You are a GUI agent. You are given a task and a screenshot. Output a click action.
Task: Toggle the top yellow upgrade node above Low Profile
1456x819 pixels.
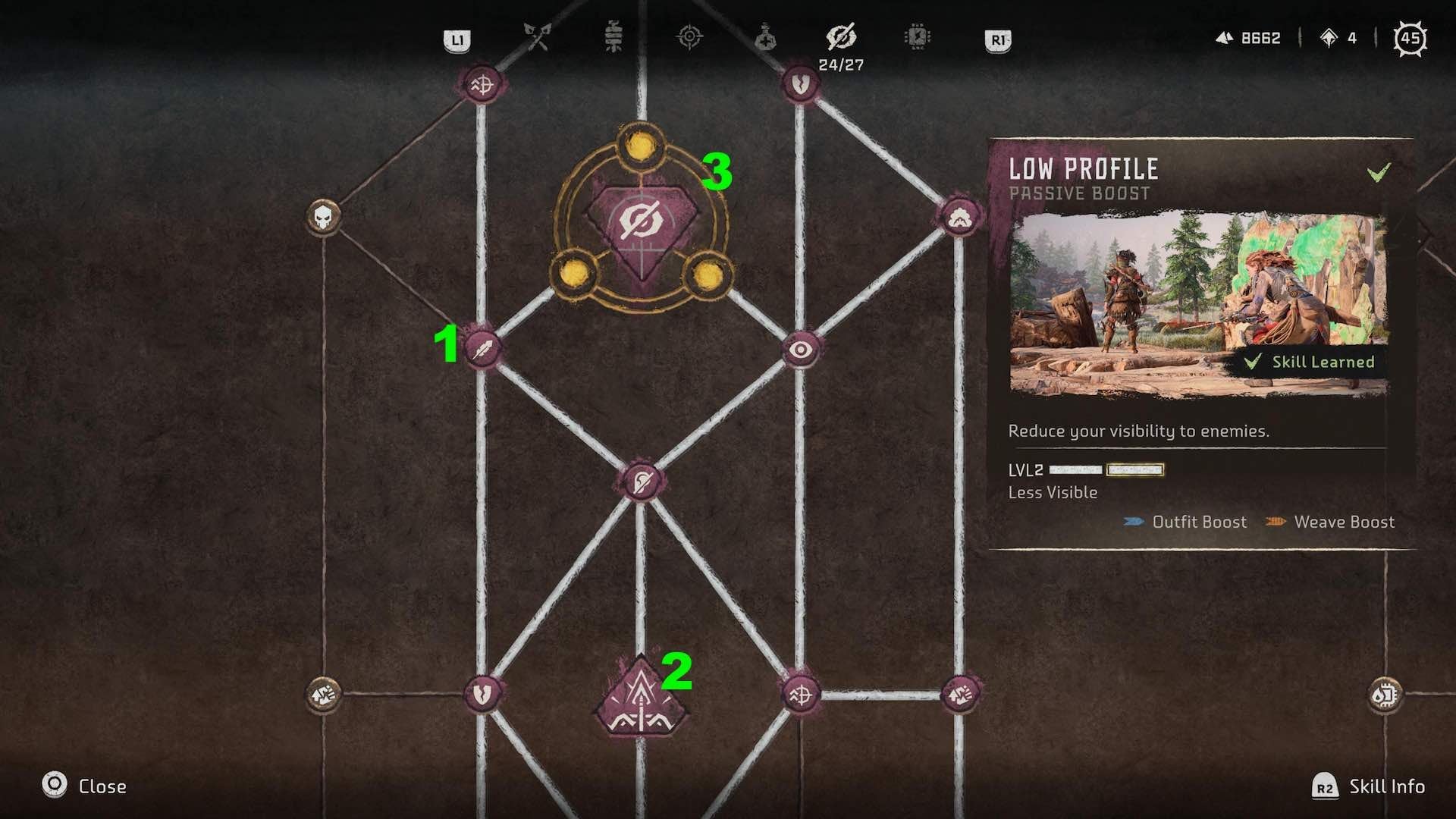click(641, 144)
